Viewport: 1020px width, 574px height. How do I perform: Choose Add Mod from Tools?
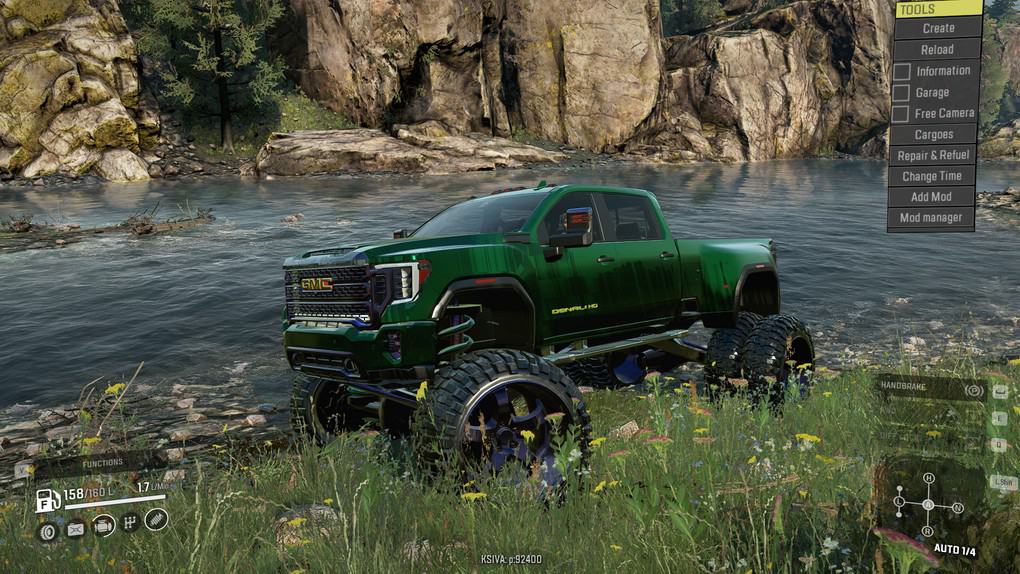pos(931,197)
